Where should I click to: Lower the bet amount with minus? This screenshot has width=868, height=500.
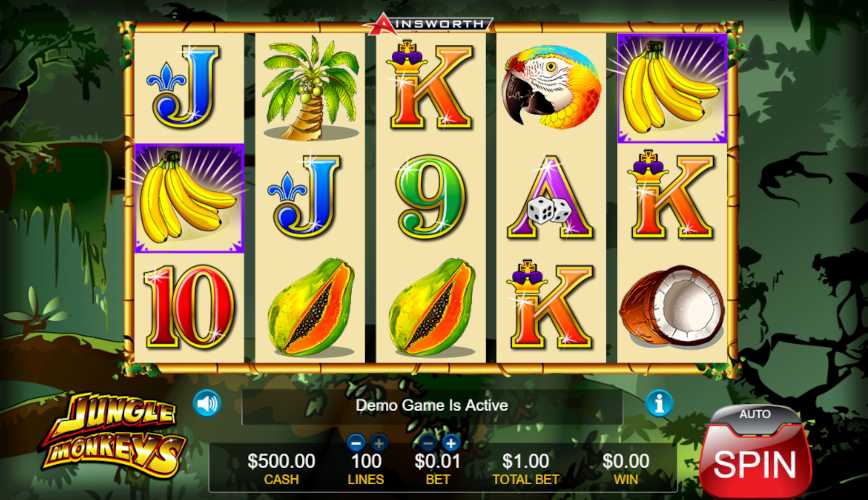(x=428, y=442)
